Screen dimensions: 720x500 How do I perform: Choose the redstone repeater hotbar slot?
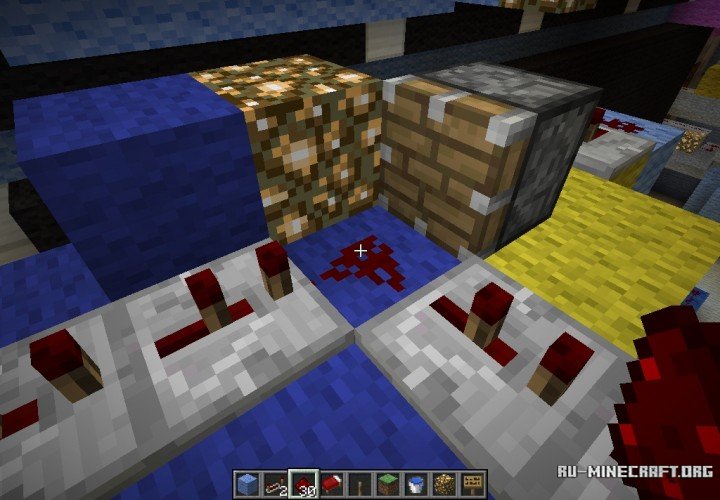[x=275, y=483]
